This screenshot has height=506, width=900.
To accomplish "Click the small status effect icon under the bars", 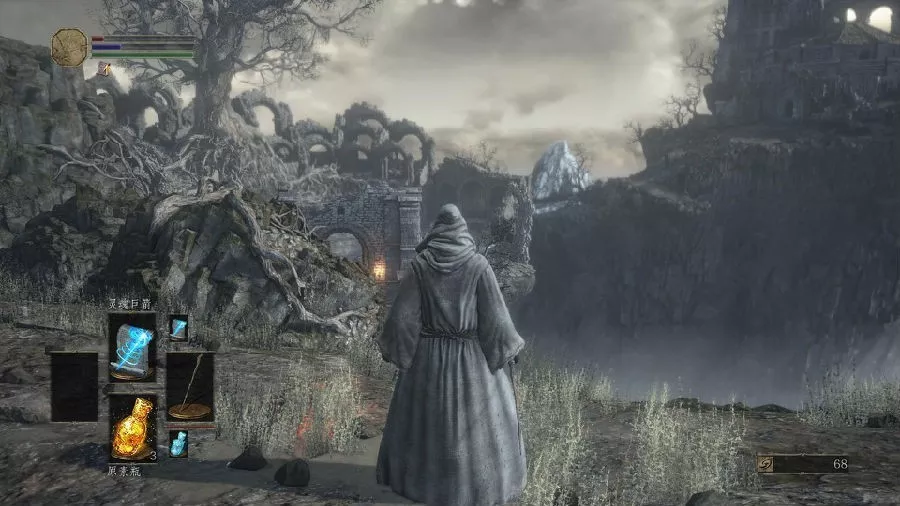I will click(x=103, y=69).
